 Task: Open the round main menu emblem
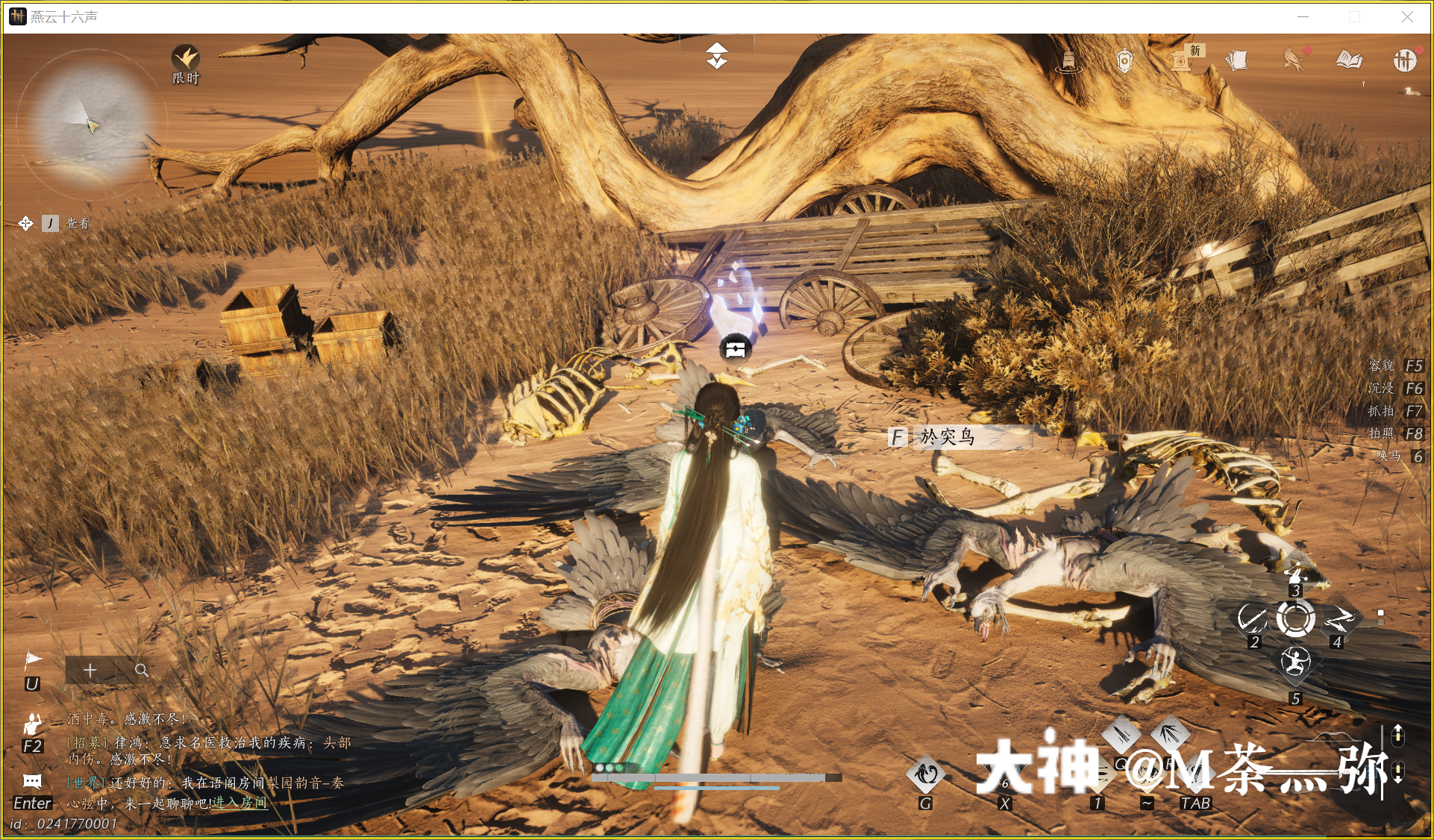coord(1404,60)
